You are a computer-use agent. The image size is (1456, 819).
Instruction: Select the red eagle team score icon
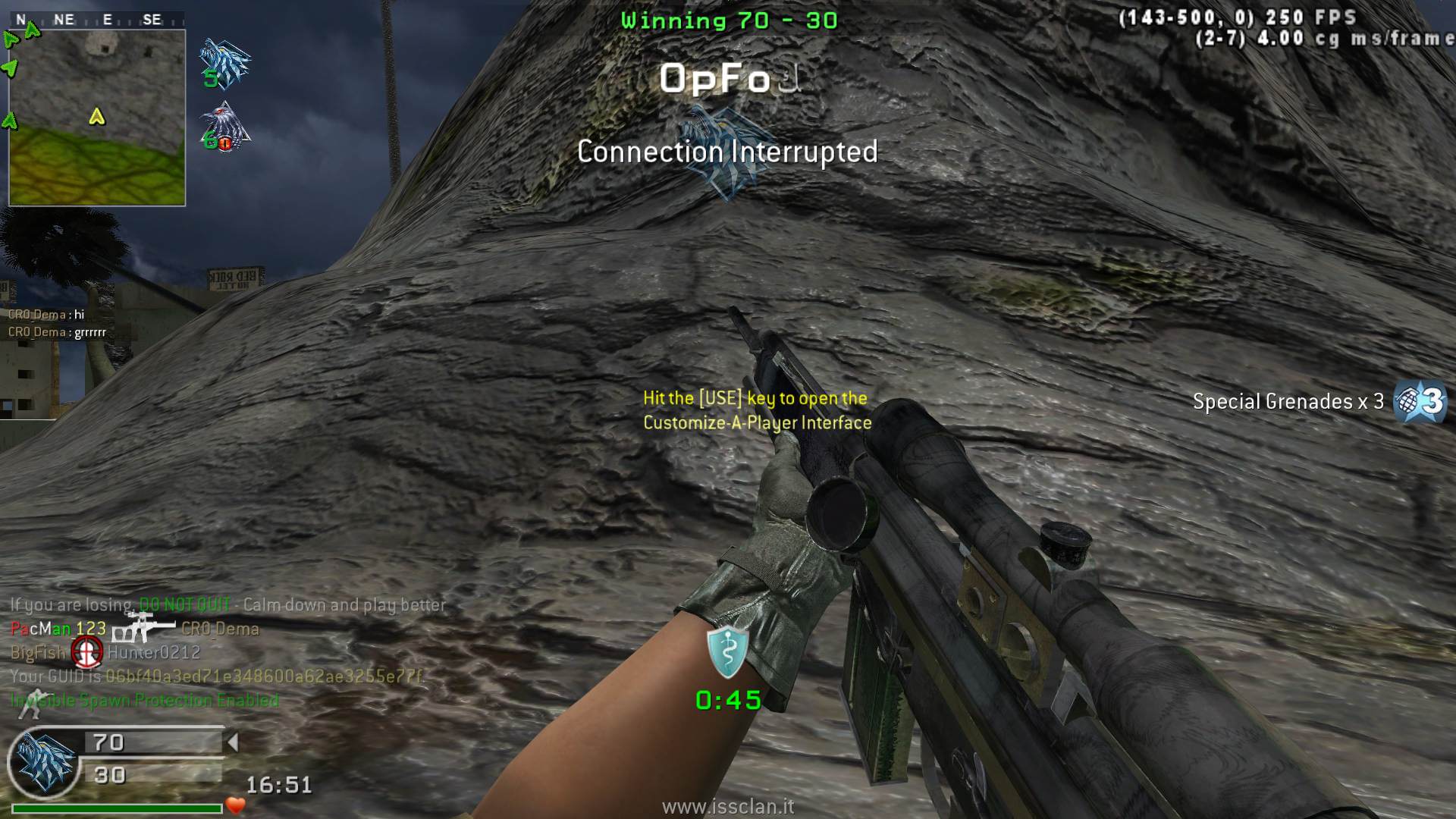[224, 127]
